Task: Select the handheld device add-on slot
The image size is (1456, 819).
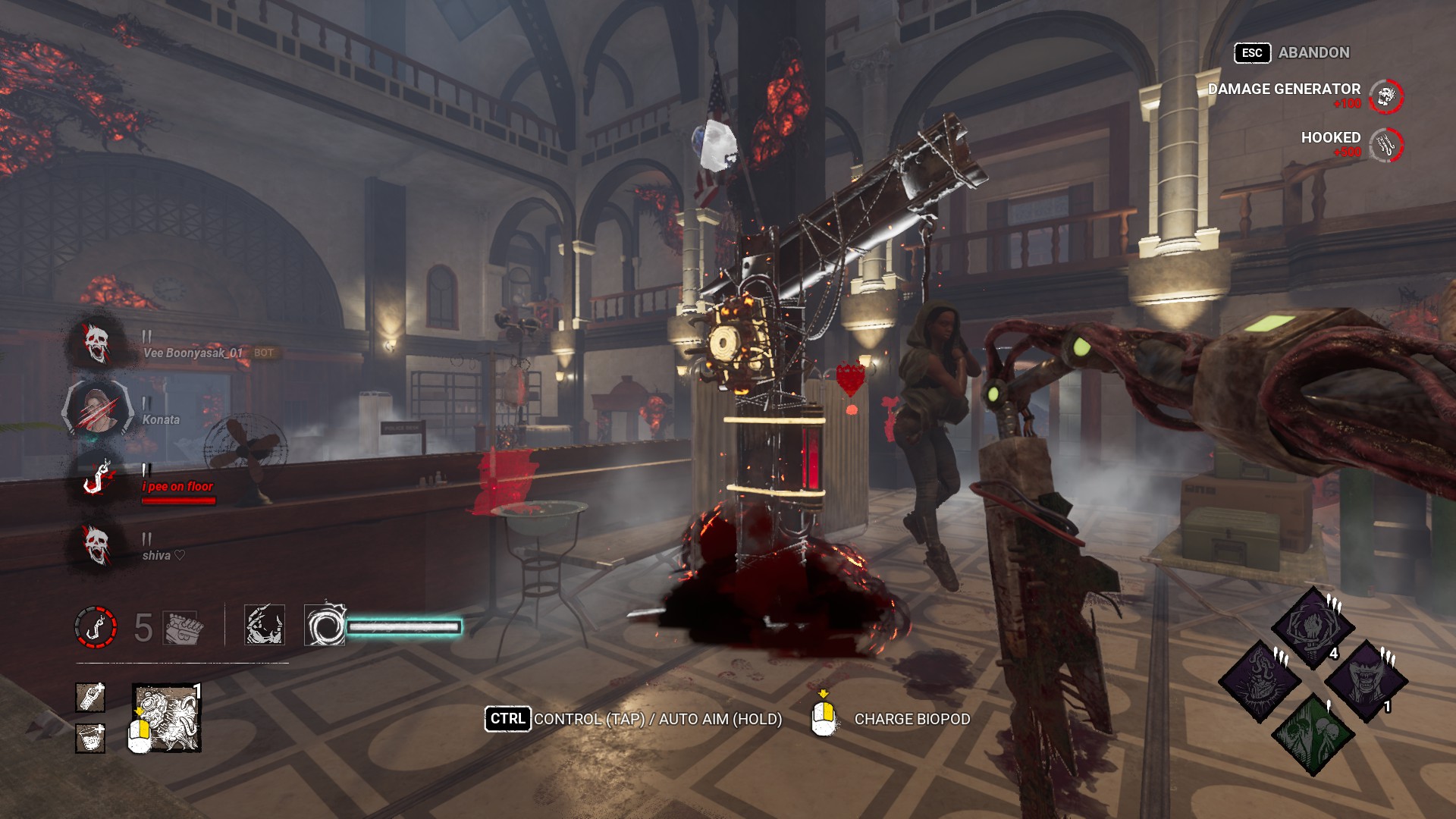Action: 90,698
